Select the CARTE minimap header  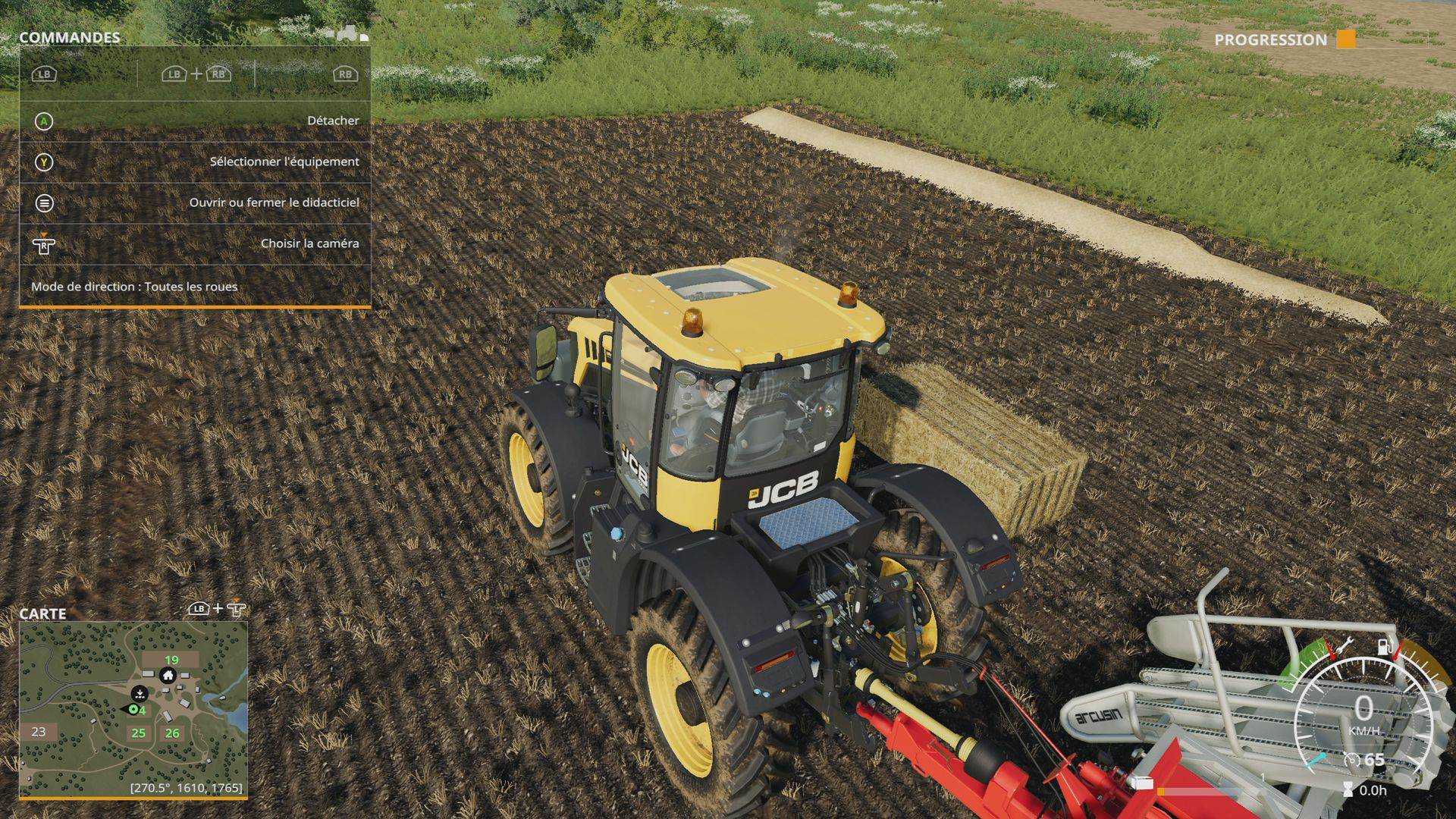click(44, 614)
